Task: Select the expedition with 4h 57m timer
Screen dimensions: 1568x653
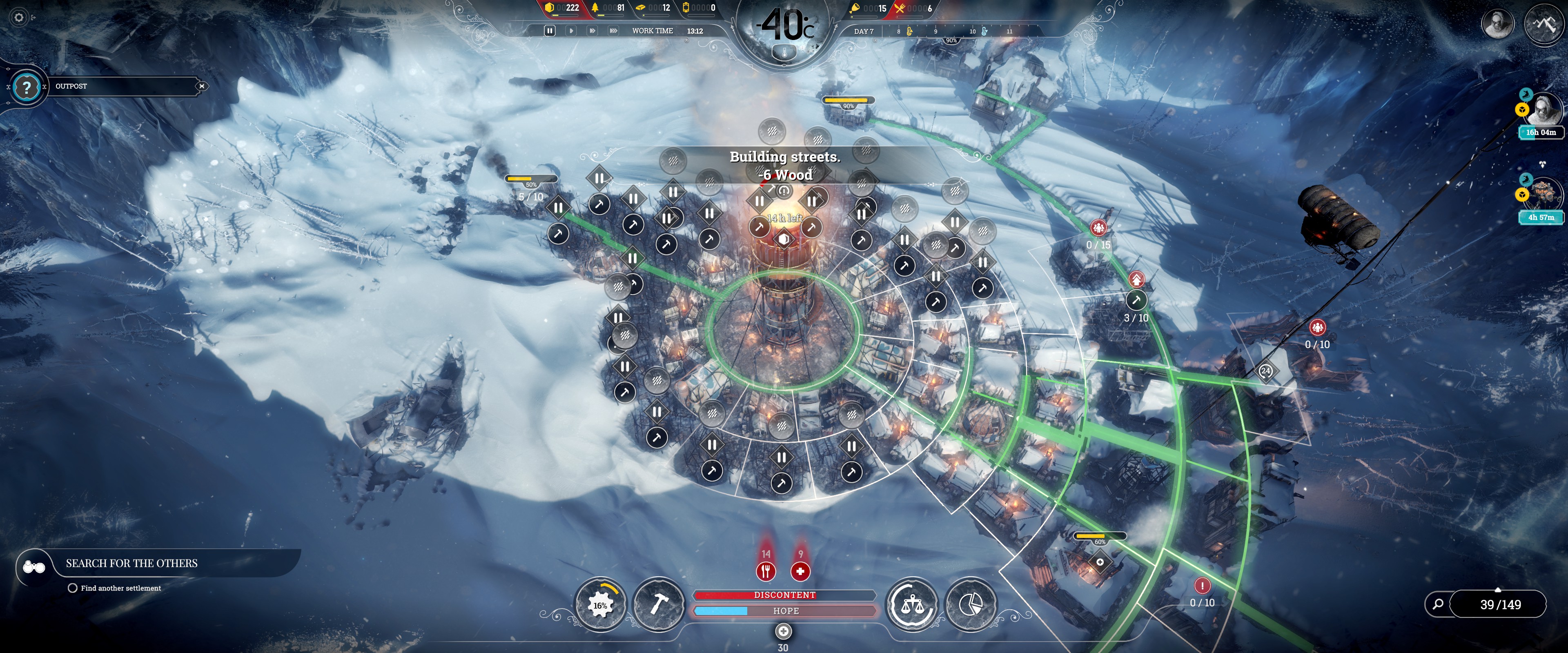Action: (1543, 195)
